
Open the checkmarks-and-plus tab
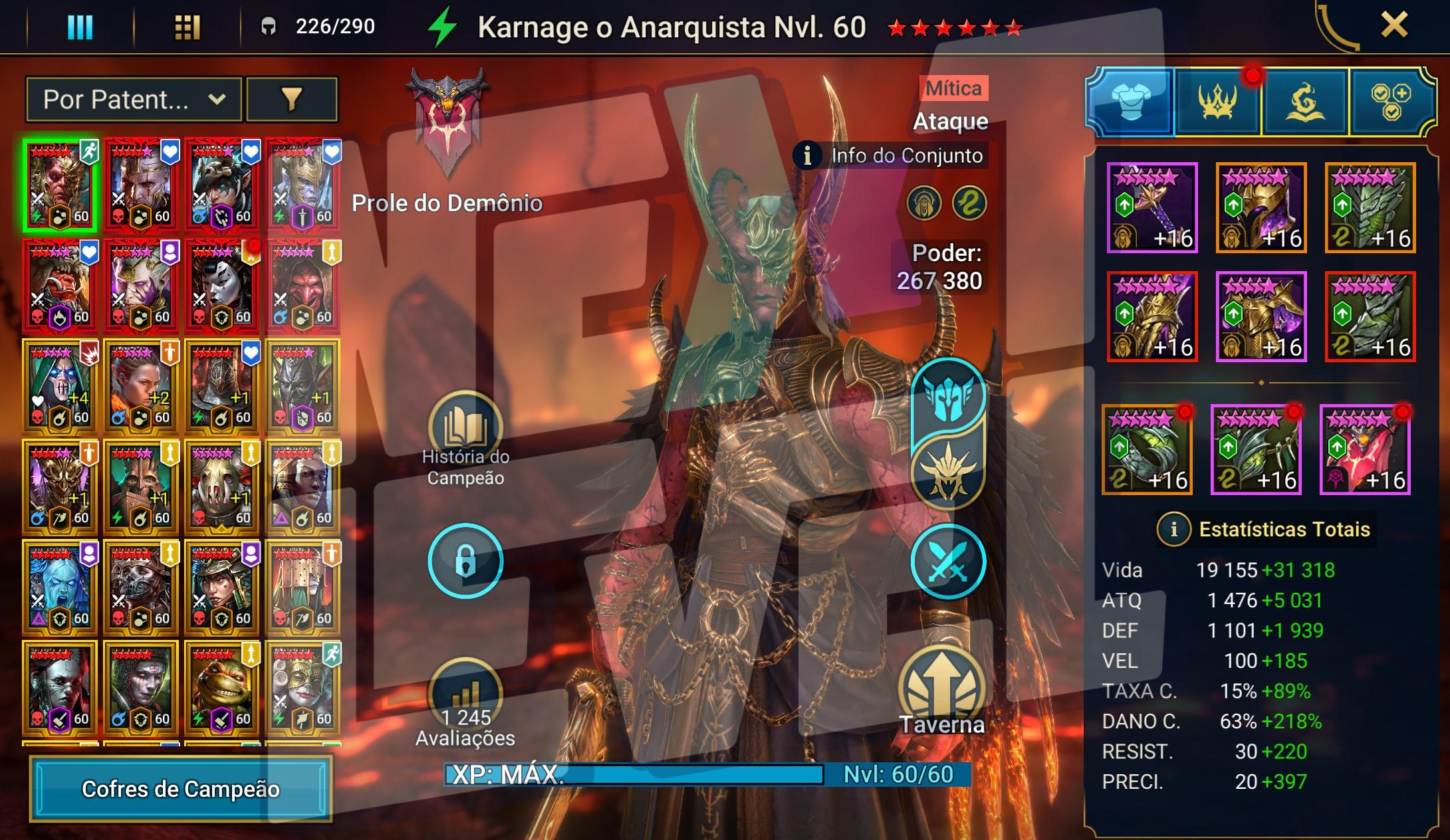pos(1391,102)
